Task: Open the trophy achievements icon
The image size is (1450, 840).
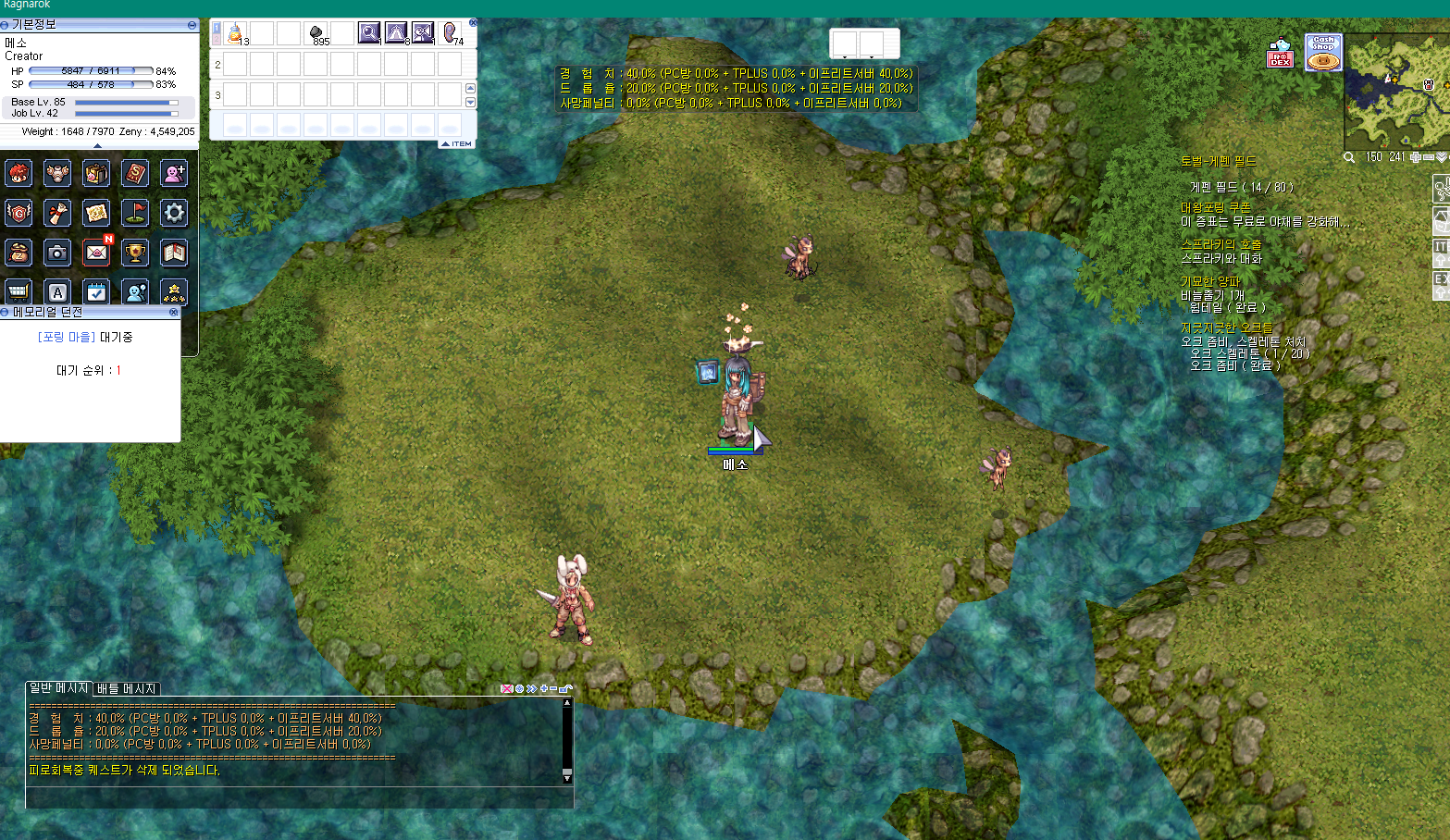Action: [x=135, y=252]
